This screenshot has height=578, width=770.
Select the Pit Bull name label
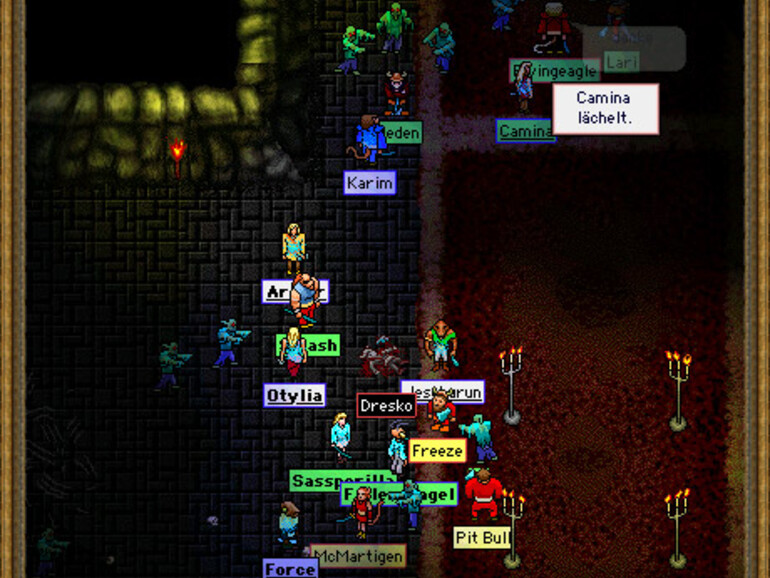pos(483,538)
